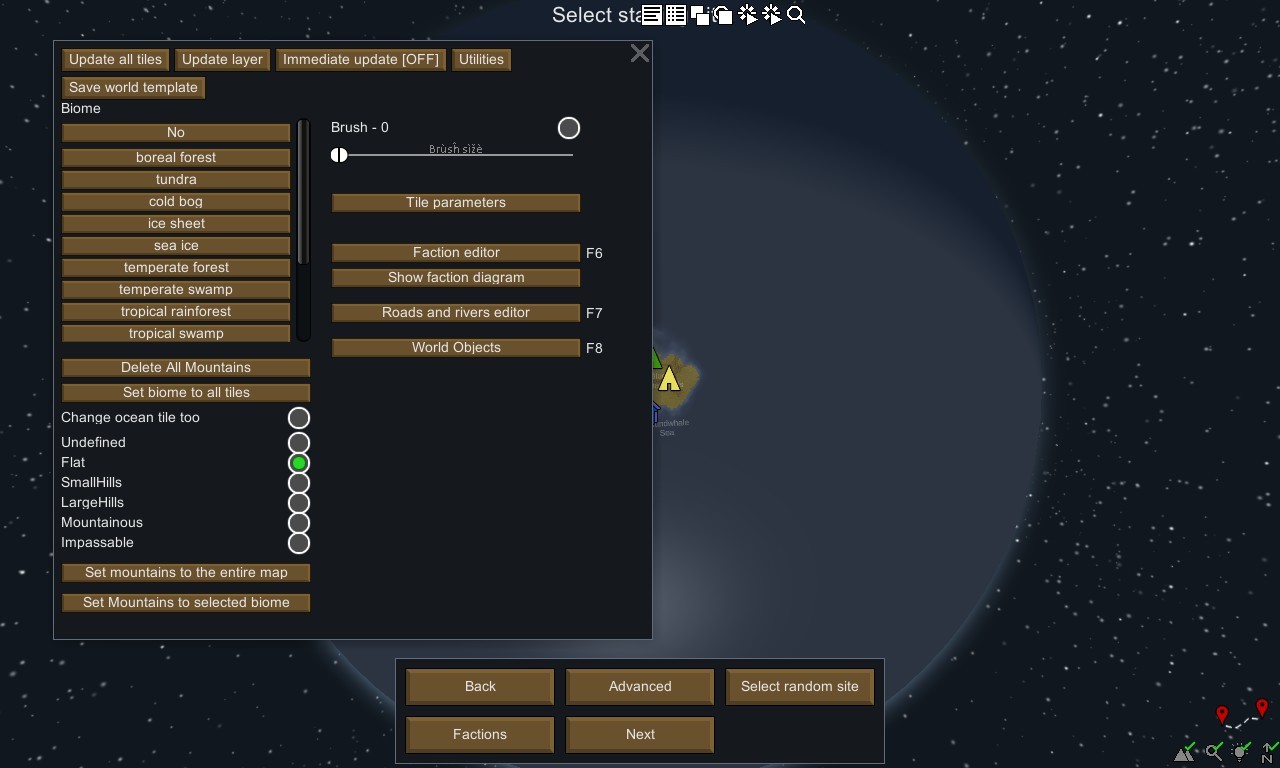The height and width of the screenshot is (768, 1280).
Task: Click the magnifier search icon at top
Action: coord(796,15)
